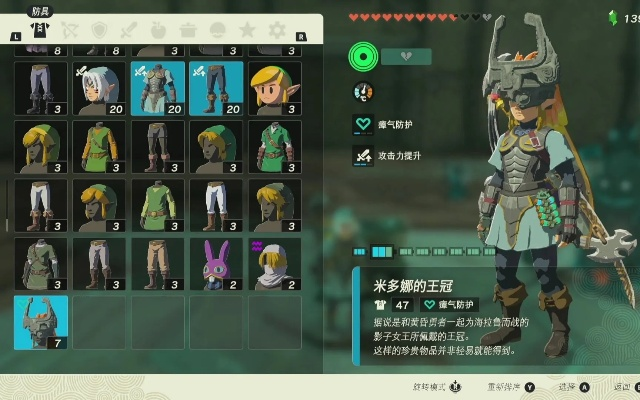Select Midna's Helmet armor slot
Screen dimensions: 640x400
point(41,322)
